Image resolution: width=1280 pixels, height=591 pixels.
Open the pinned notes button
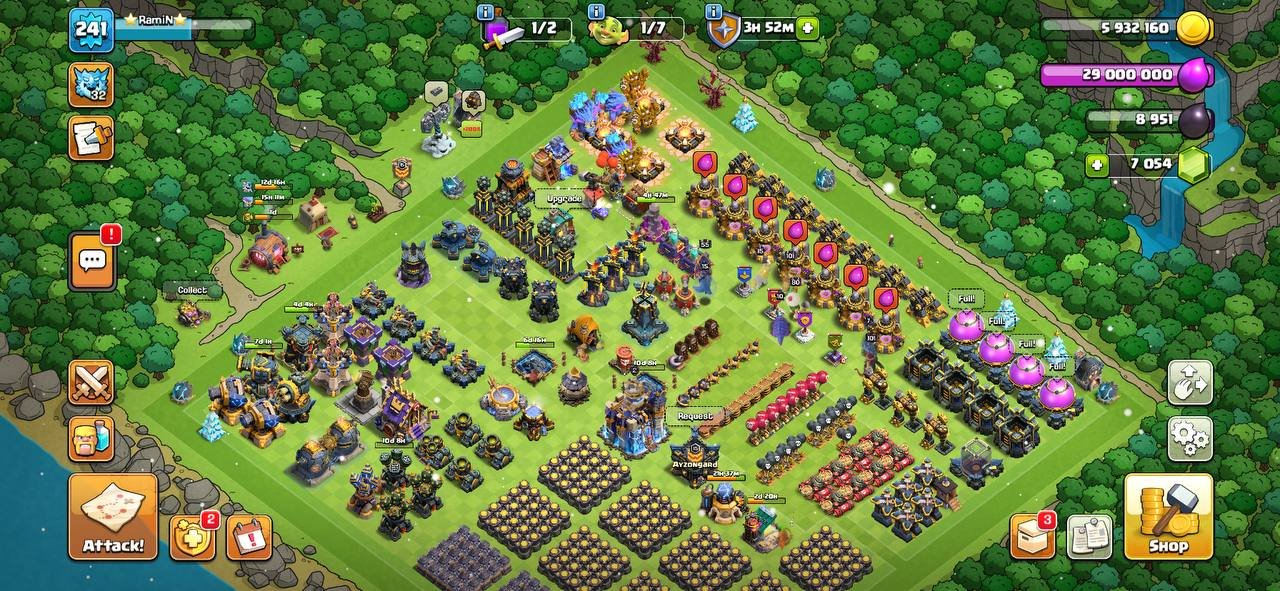coord(1089,537)
